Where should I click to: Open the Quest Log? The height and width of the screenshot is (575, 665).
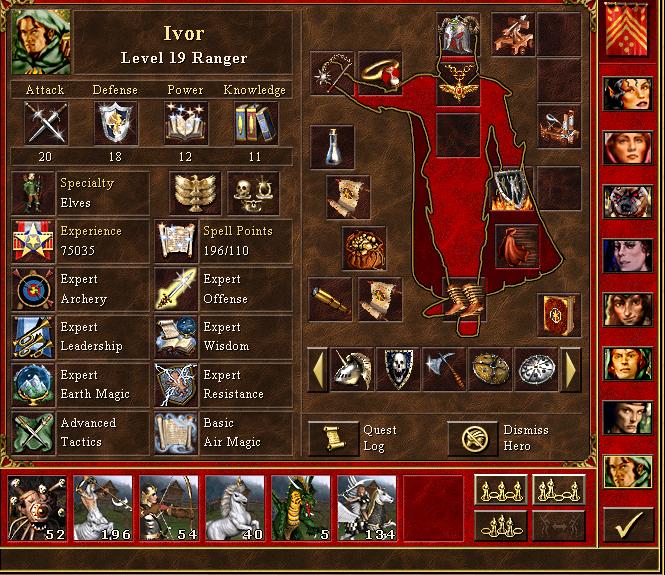(x=333, y=438)
